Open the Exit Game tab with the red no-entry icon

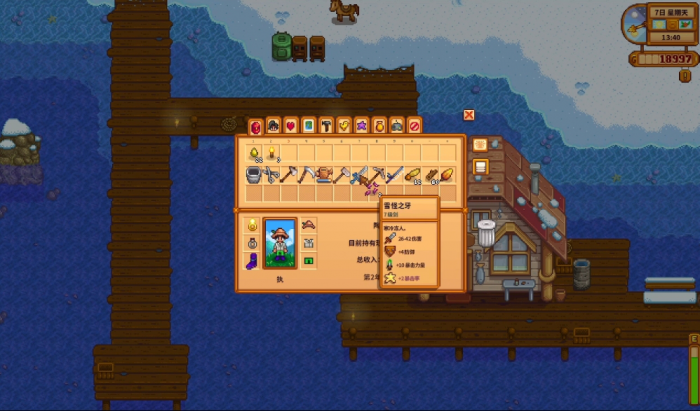pyautogui.click(x=414, y=126)
